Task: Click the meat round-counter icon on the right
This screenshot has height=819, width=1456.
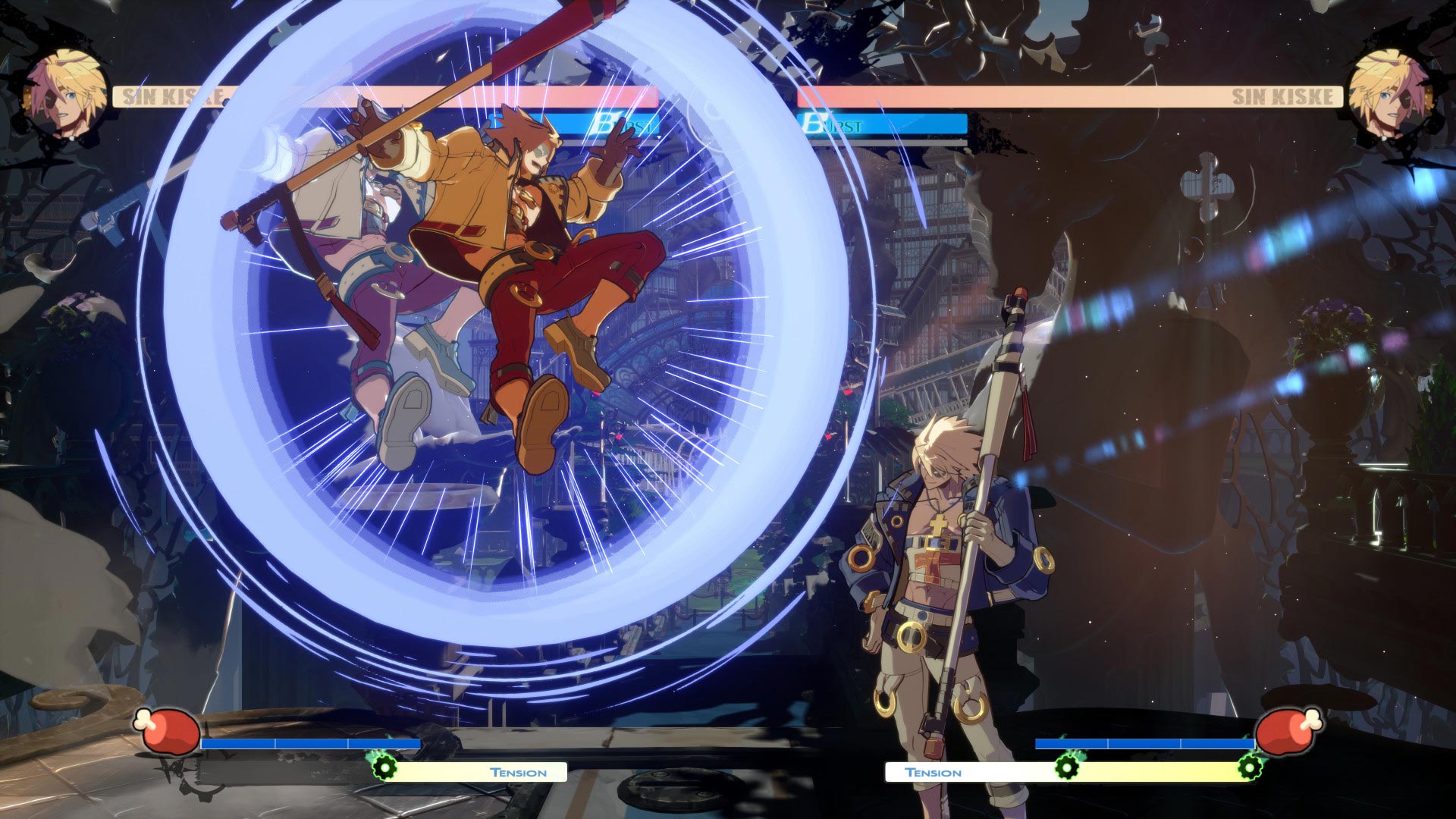Action: pyautogui.click(x=1287, y=732)
